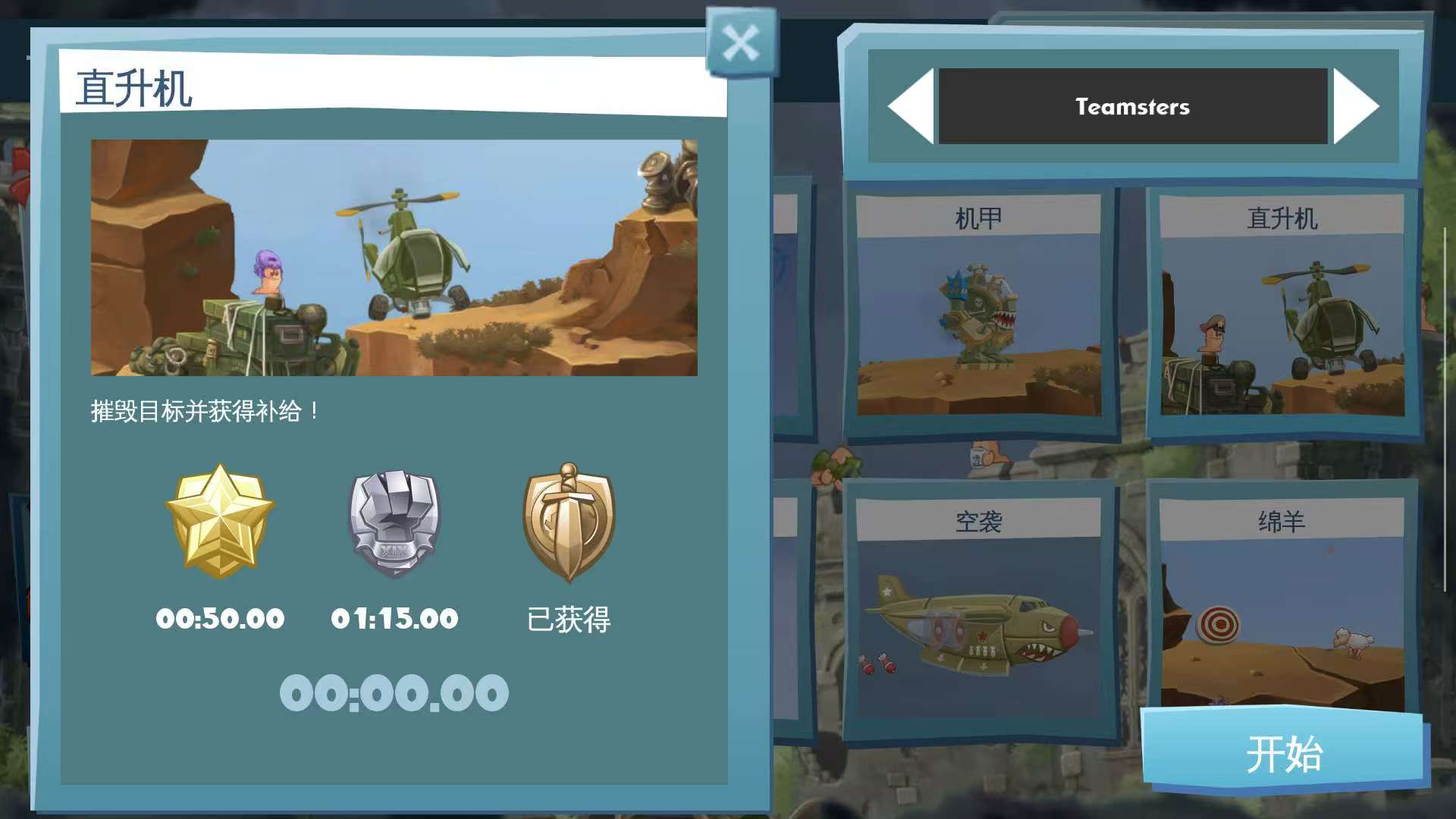The height and width of the screenshot is (819, 1456).
Task: Click the helicopter mission preview image
Action: point(393,258)
